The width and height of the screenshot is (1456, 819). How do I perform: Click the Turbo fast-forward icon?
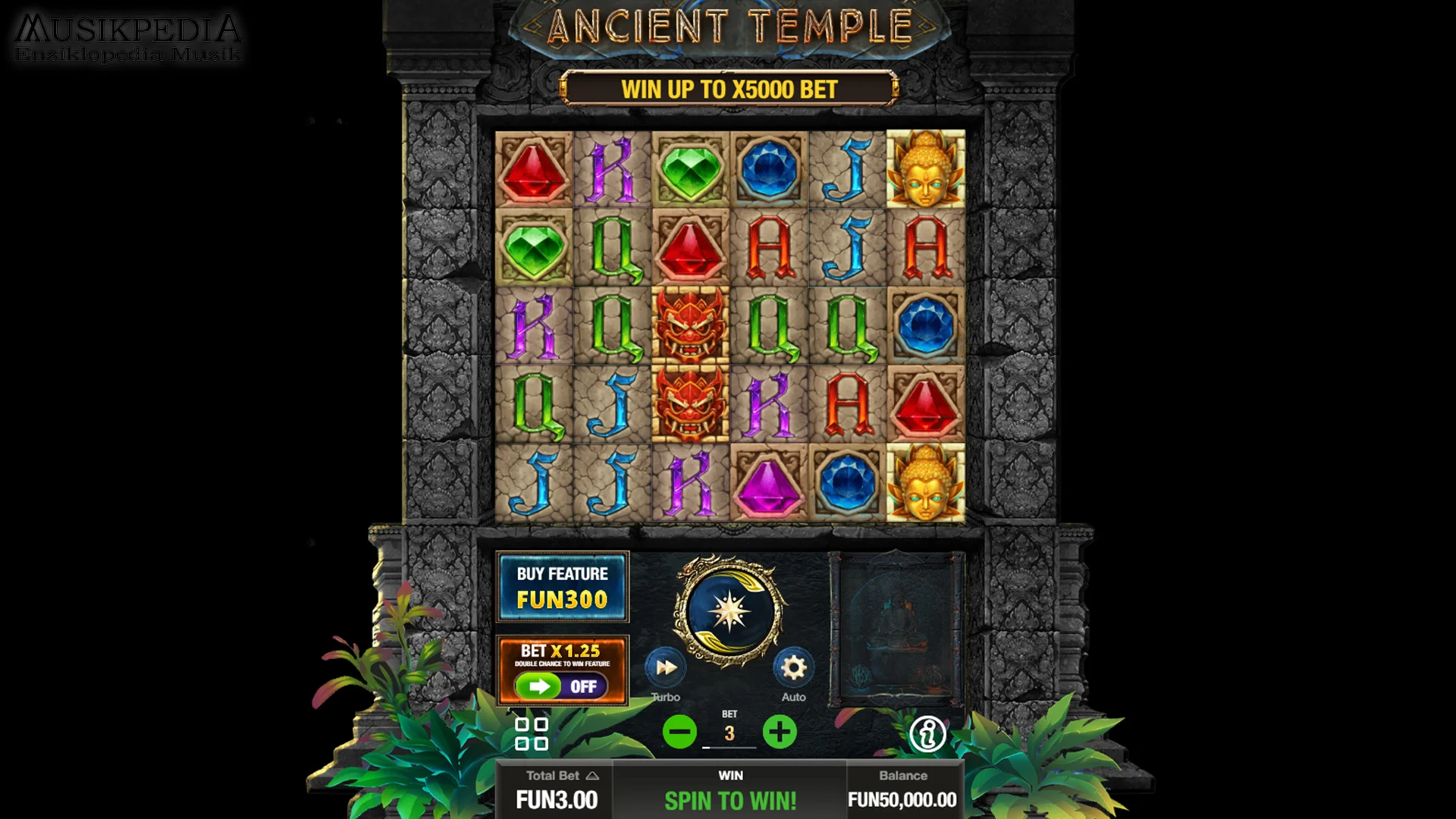[x=666, y=667]
